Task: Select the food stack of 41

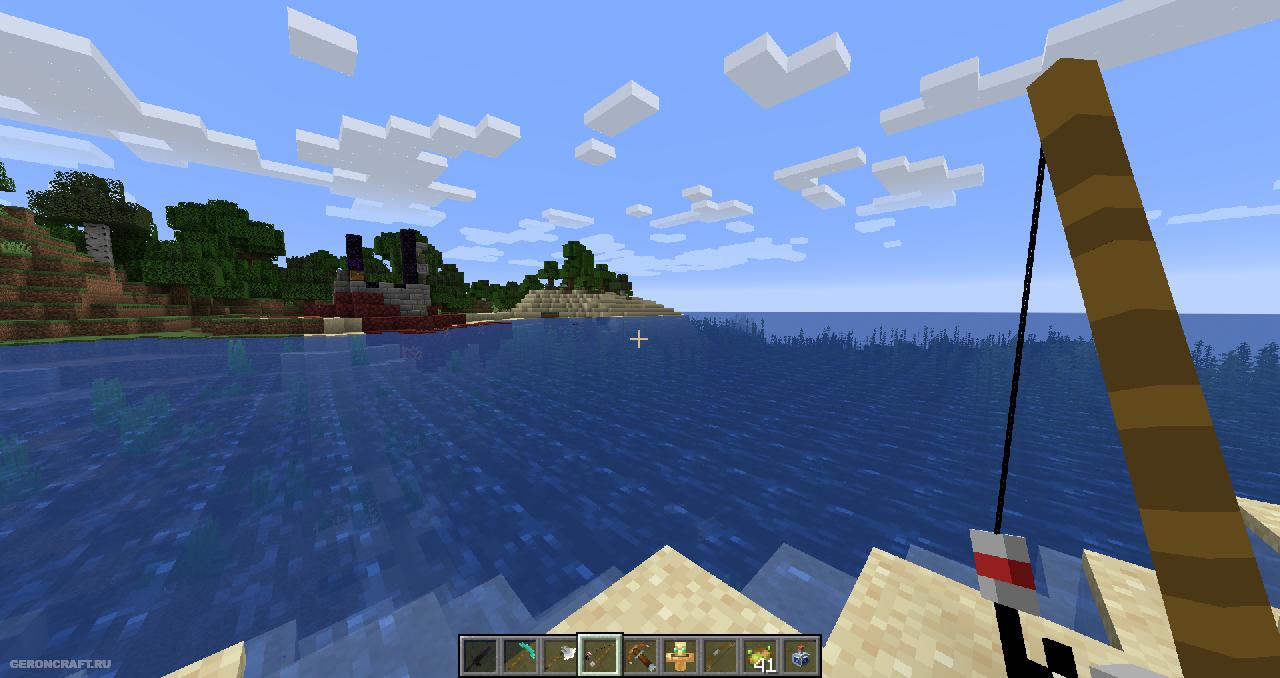Action: coord(760,656)
